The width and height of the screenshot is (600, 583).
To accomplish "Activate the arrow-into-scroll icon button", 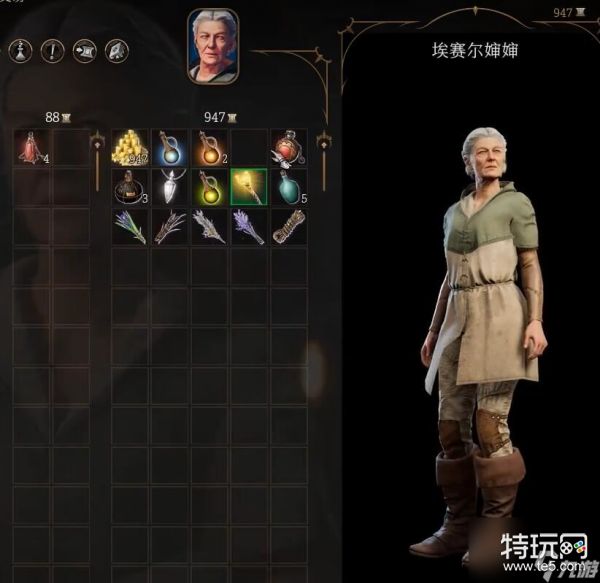I will click(x=85, y=49).
